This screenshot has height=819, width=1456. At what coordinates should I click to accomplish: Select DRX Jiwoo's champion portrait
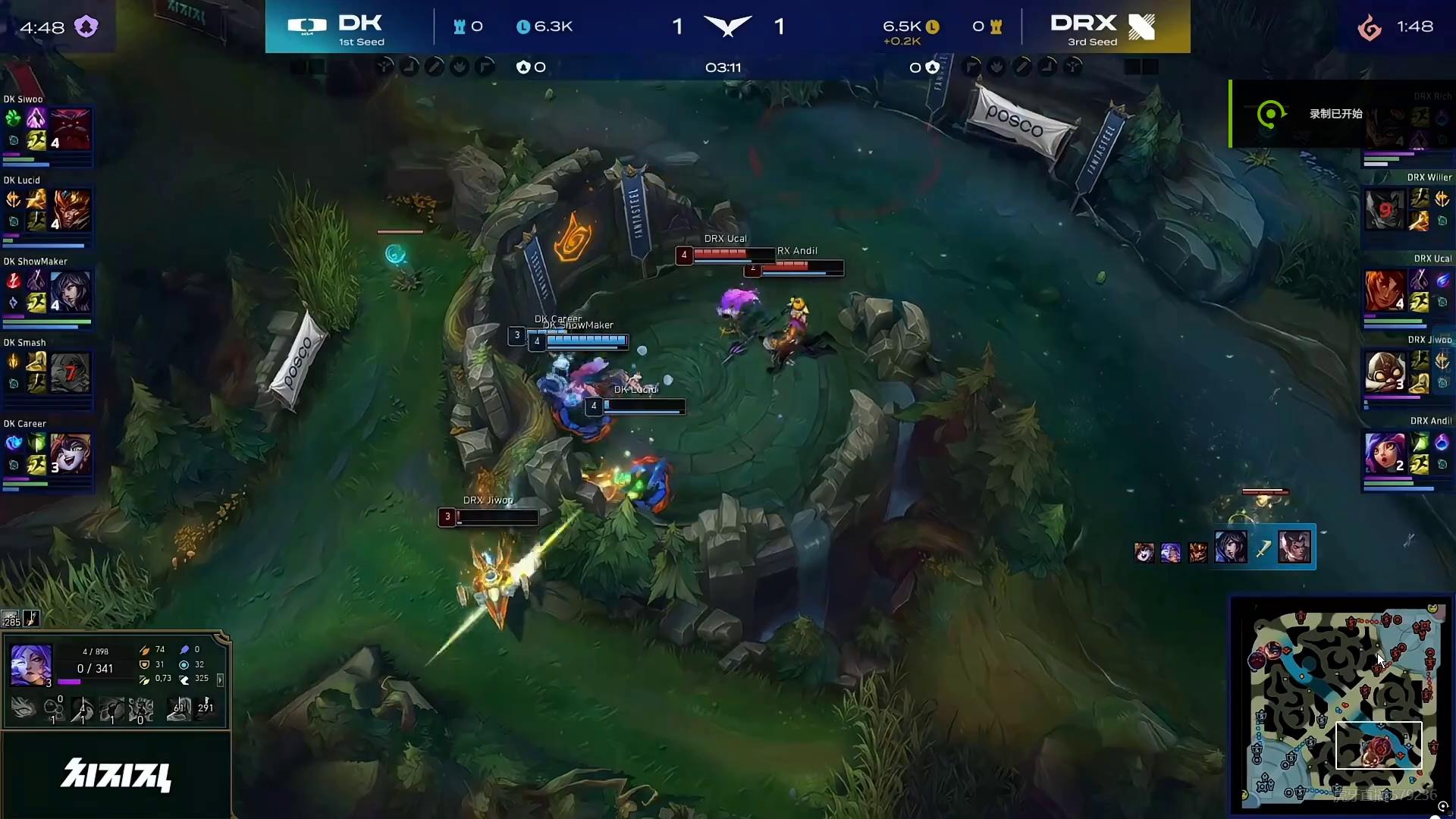[x=1385, y=372]
